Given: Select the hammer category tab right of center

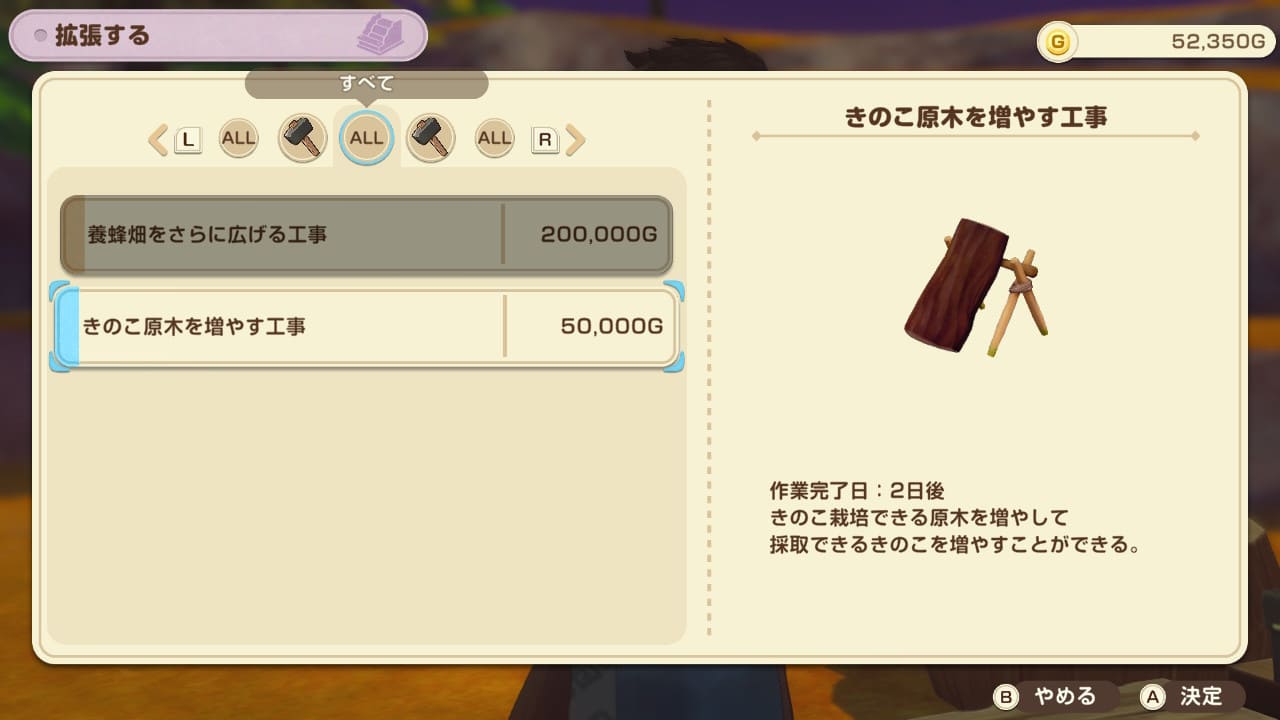Looking at the screenshot, I should point(430,137).
